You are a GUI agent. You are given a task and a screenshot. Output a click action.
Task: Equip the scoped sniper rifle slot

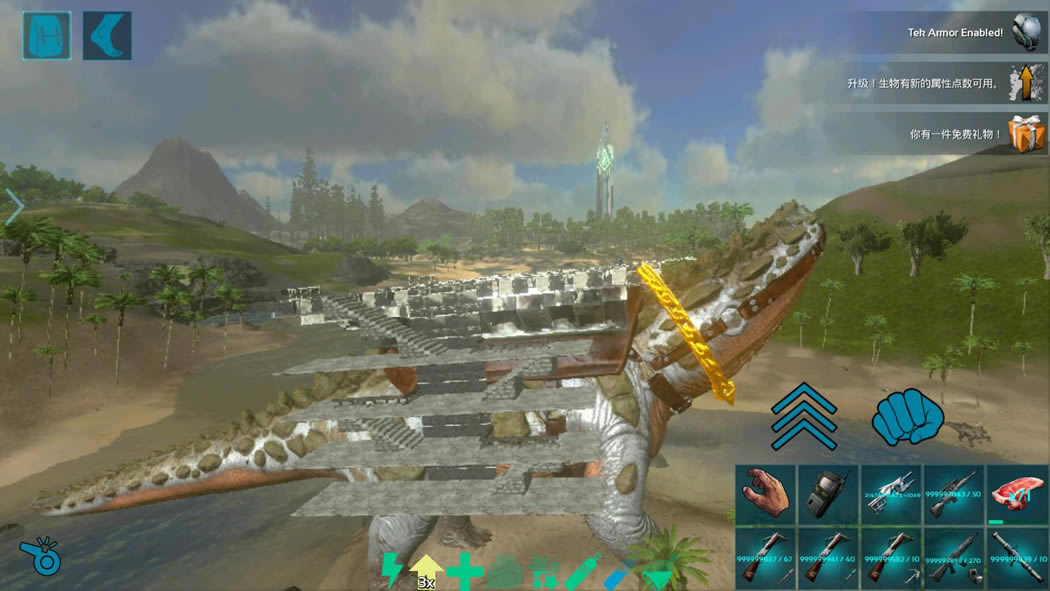[954, 495]
